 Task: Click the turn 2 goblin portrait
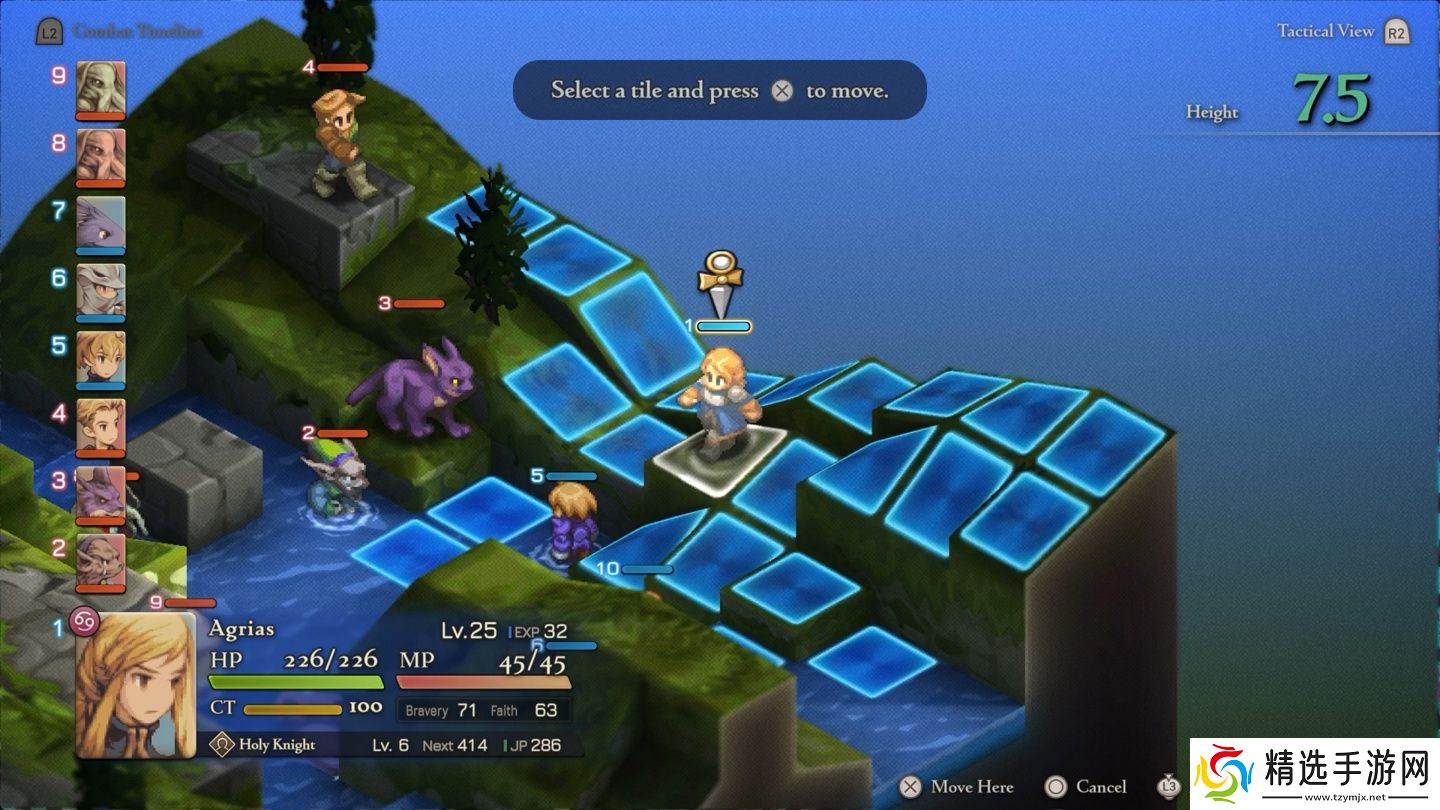101,560
